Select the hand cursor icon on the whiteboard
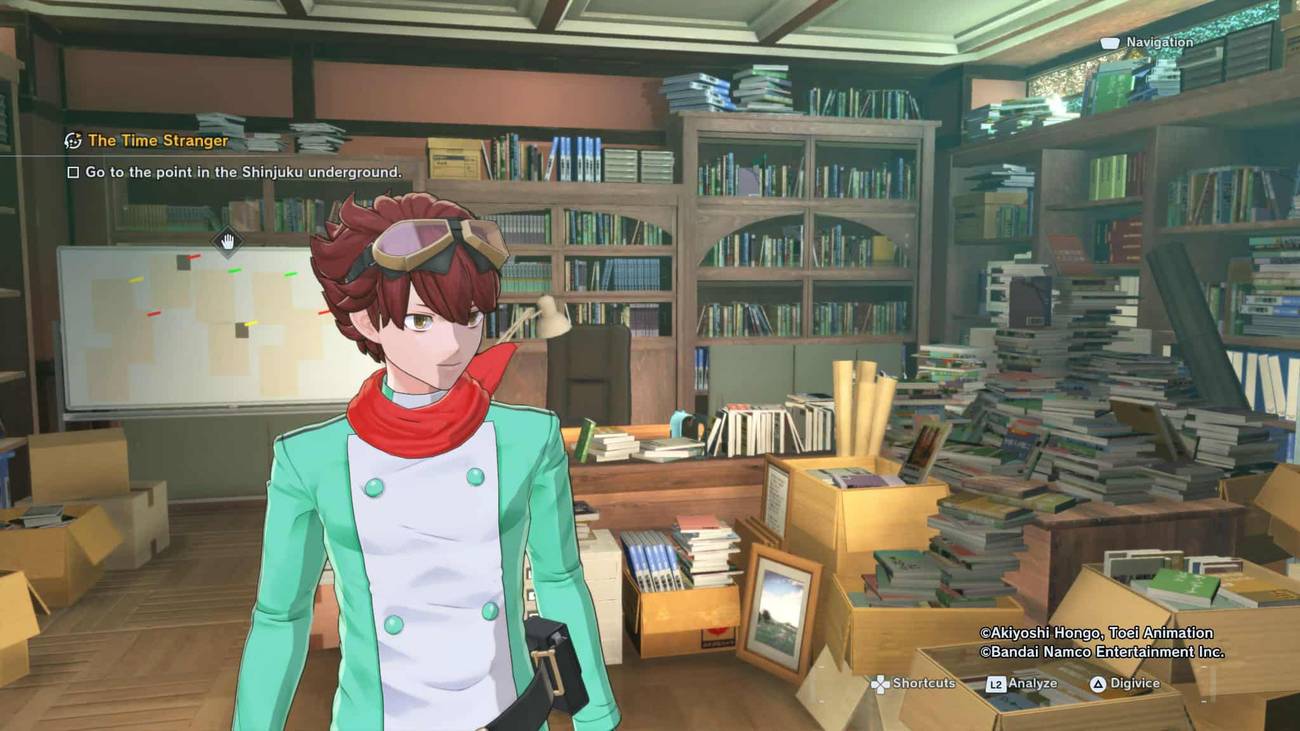1300x731 pixels. (228, 241)
